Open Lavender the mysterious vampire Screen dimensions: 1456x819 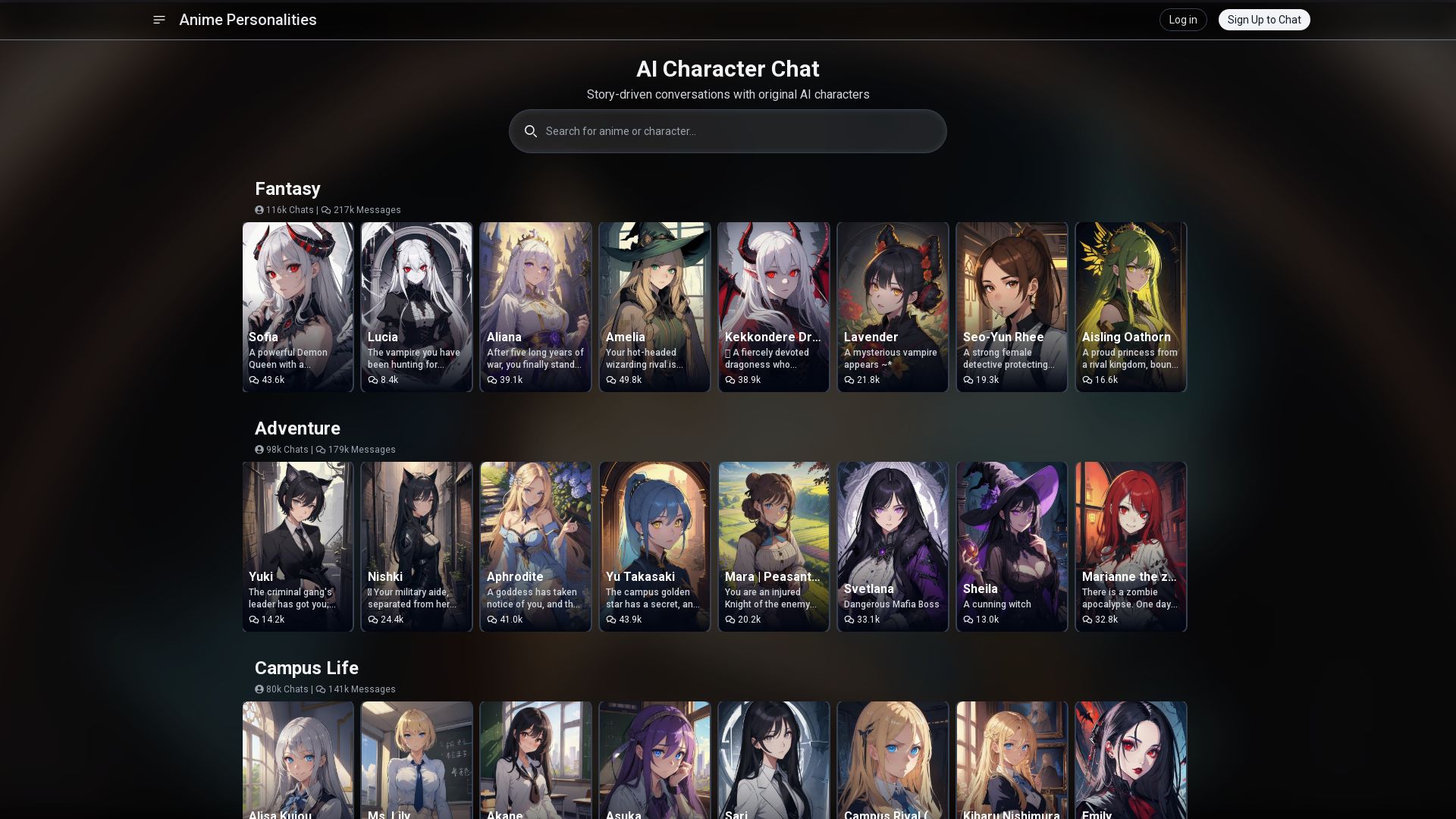click(893, 307)
